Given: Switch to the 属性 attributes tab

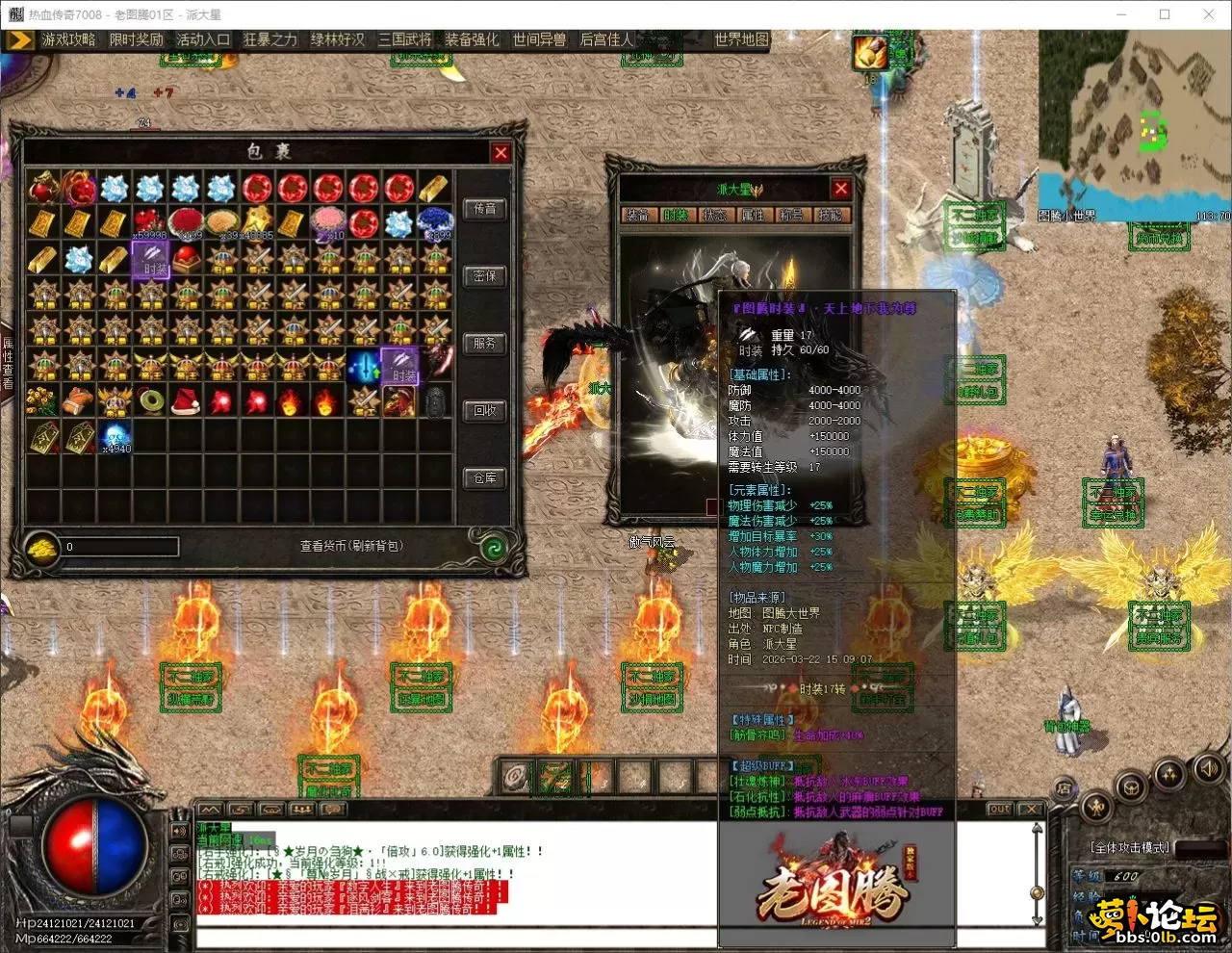Looking at the screenshot, I should (752, 216).
